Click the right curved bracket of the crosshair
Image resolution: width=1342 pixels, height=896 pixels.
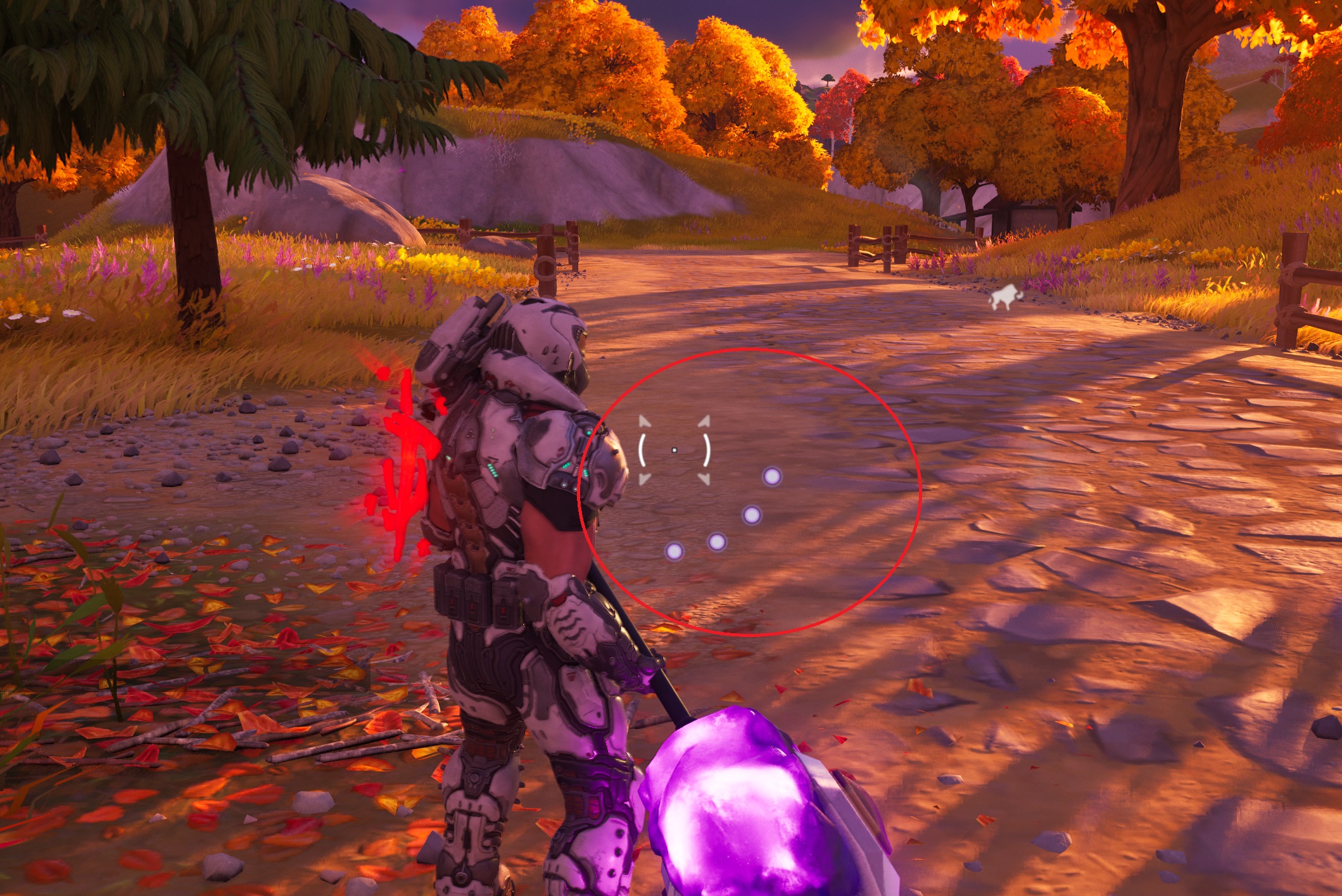pos(706,450)
